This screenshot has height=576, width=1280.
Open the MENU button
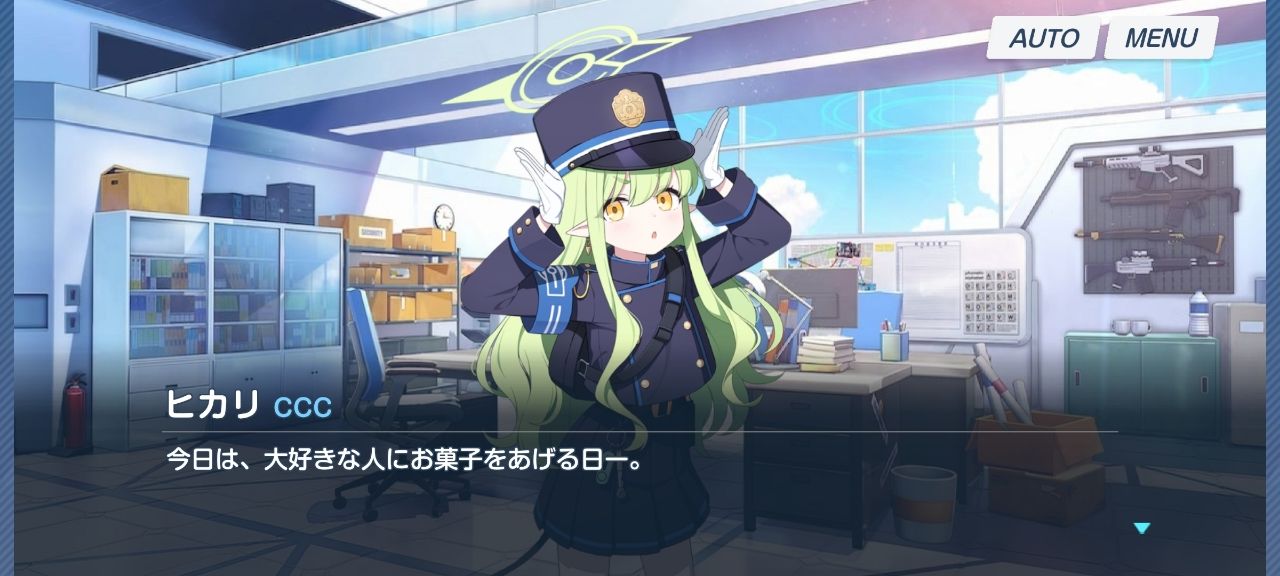[x=1160, y=39]
